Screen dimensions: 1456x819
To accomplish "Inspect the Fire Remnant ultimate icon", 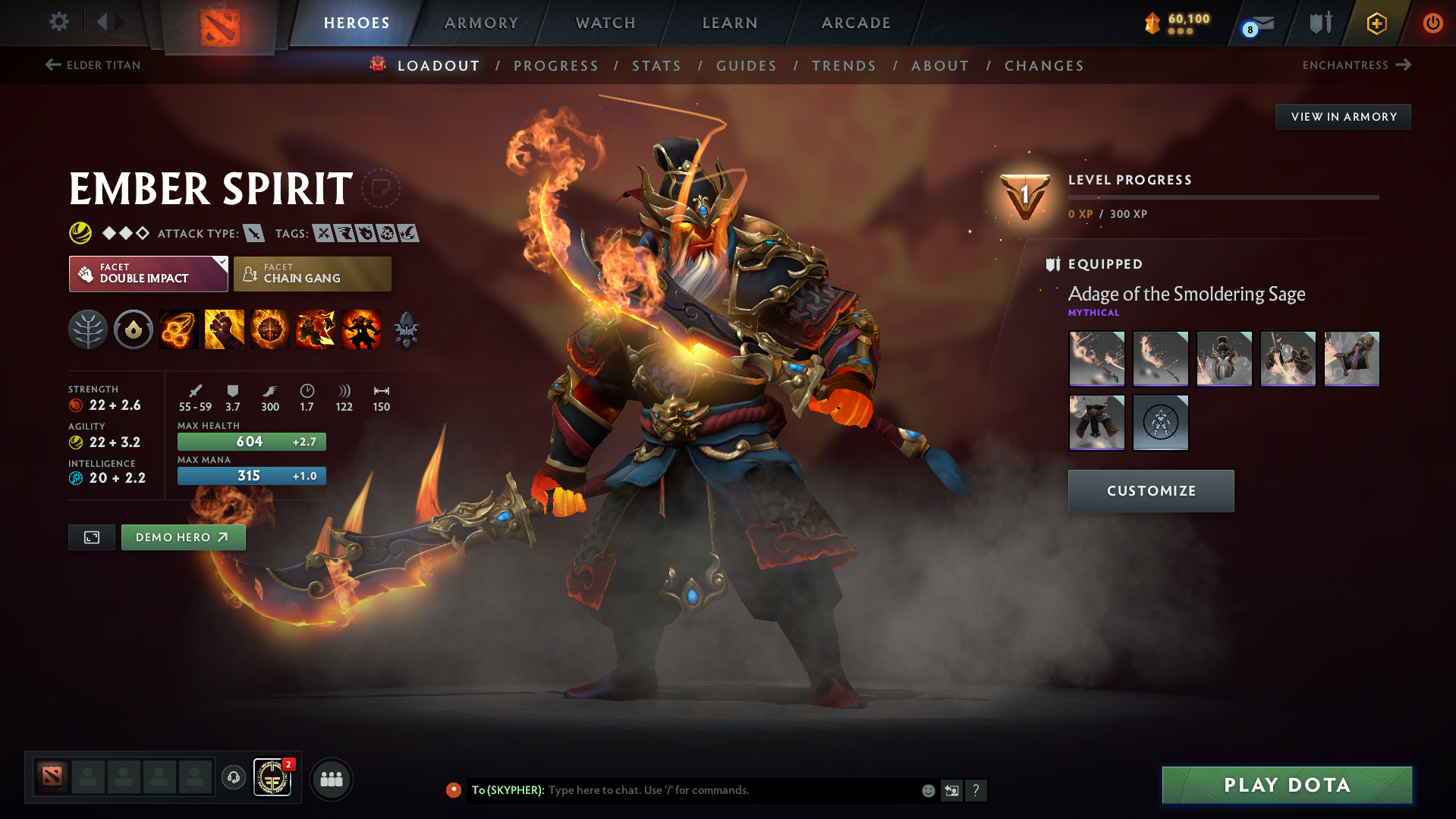I will point(360,329).
